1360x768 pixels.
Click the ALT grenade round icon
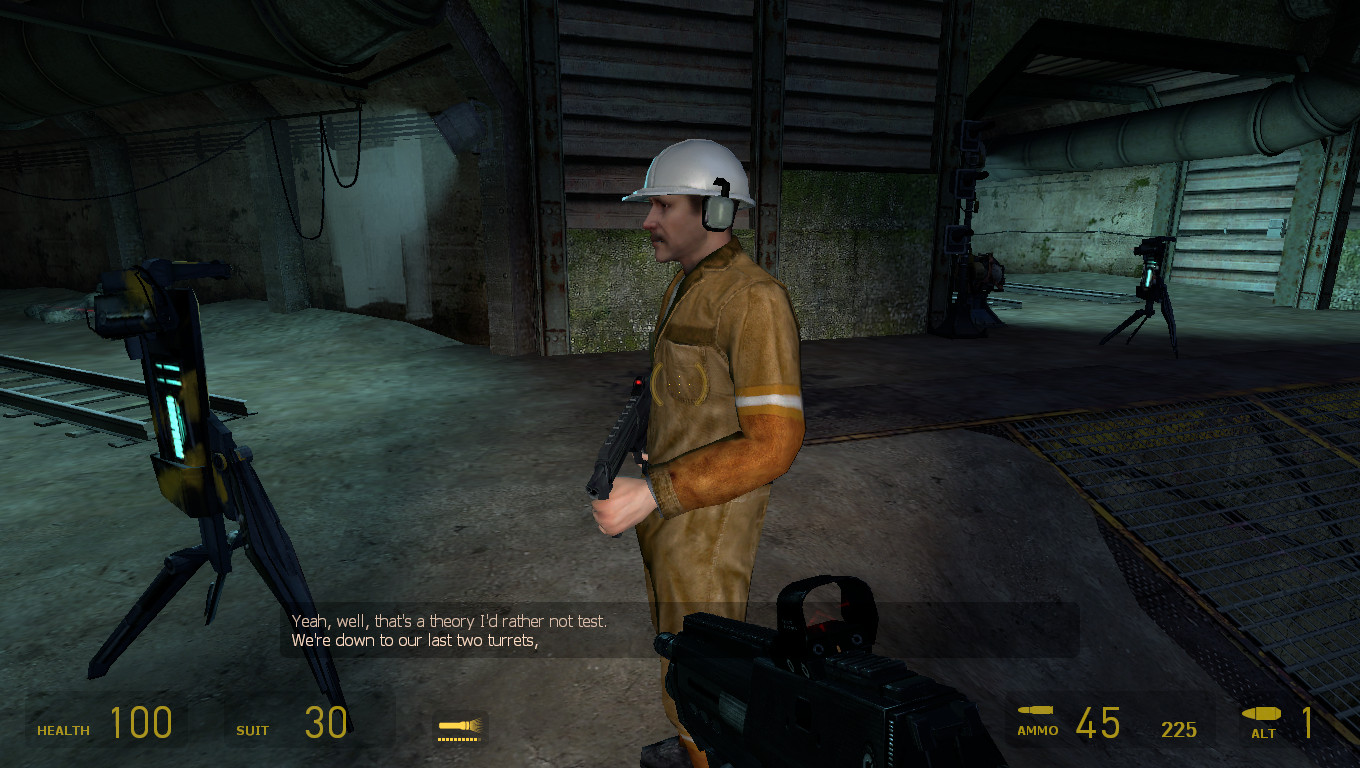point(1262,712)
